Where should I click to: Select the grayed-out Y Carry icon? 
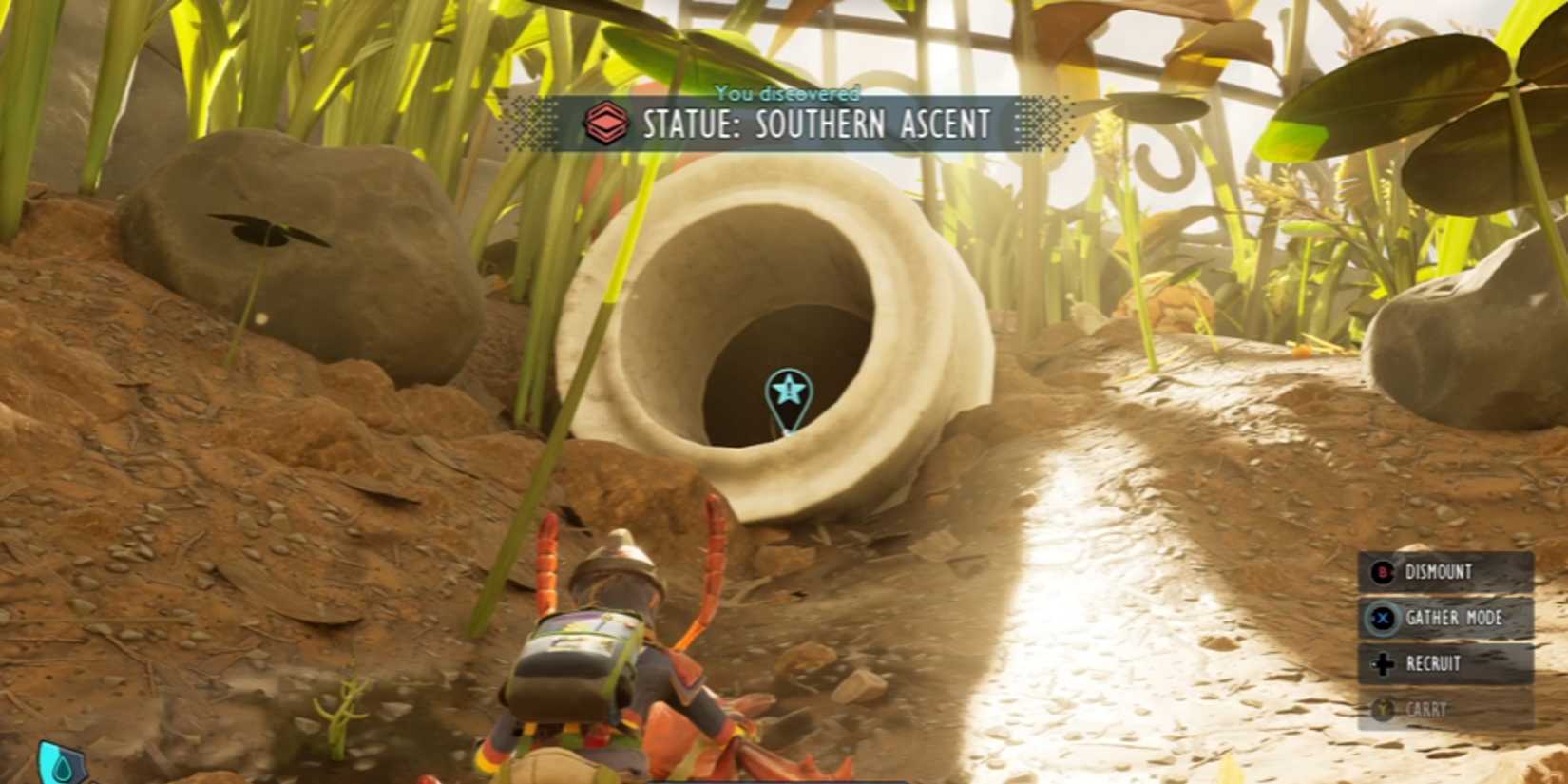1383,708
